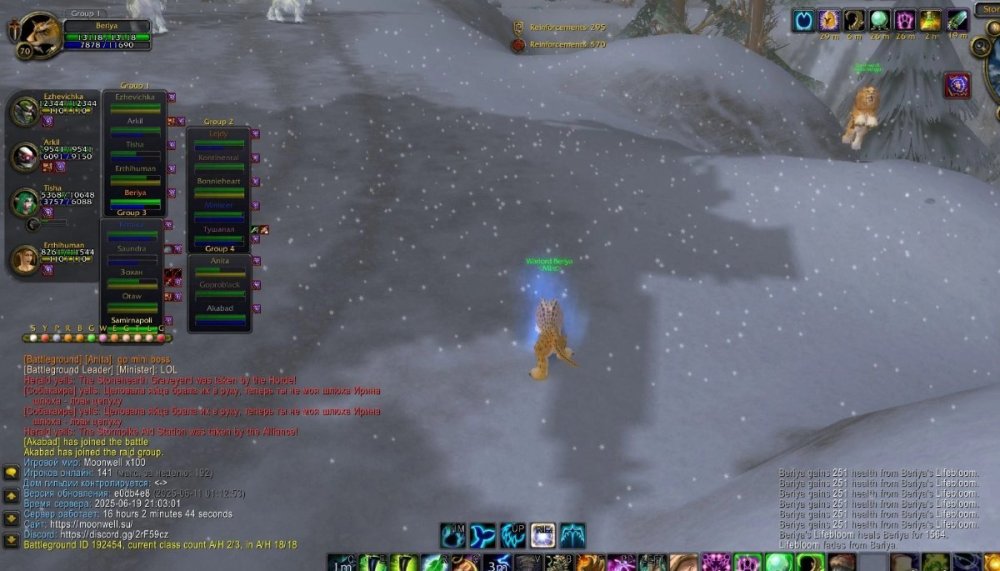This screenshot has width=1000, height=571.
Task: Target party member Ezhevichka's portrait
Action: pyautogui.click(x=24, y=111)
